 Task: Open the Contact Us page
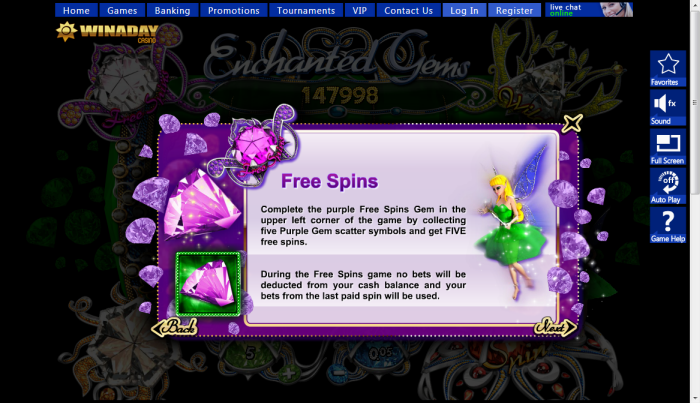(408, 11)
